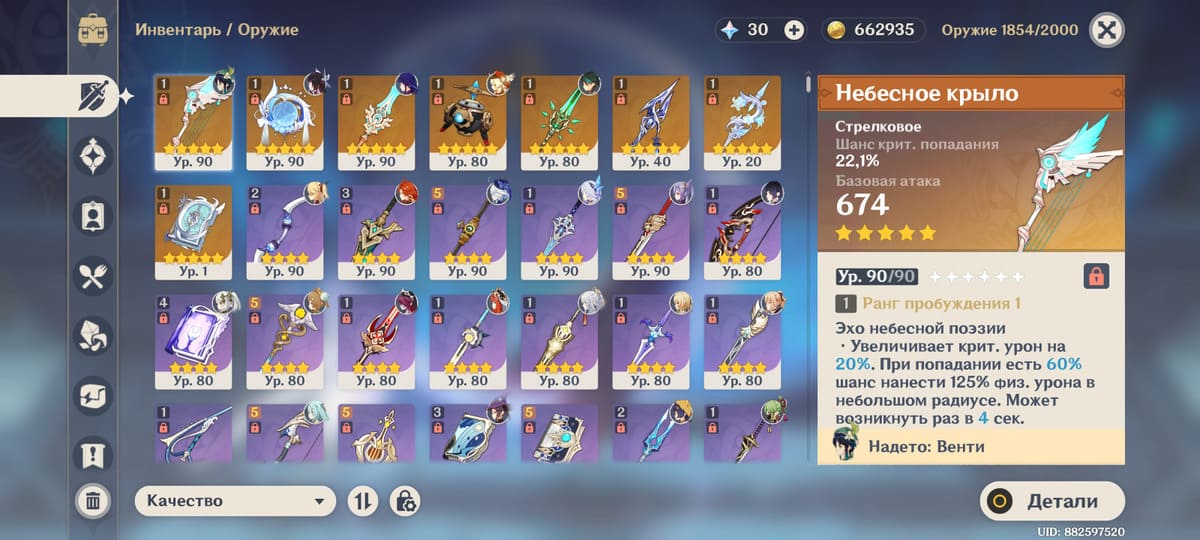Select the level 40 five-star polearm
The image size is (1200, 540).
click(651, 122)
